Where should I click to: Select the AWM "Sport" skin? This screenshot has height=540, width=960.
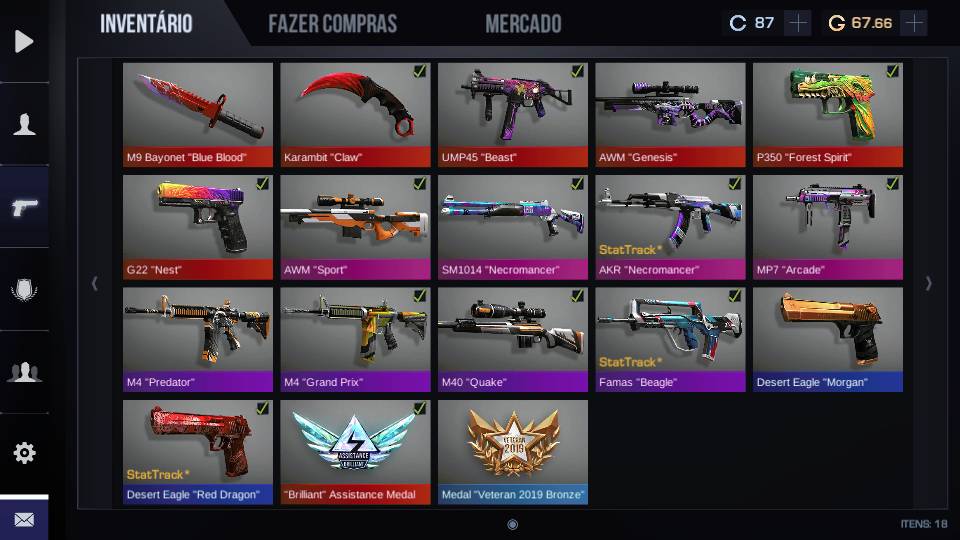tap(355, 227)
